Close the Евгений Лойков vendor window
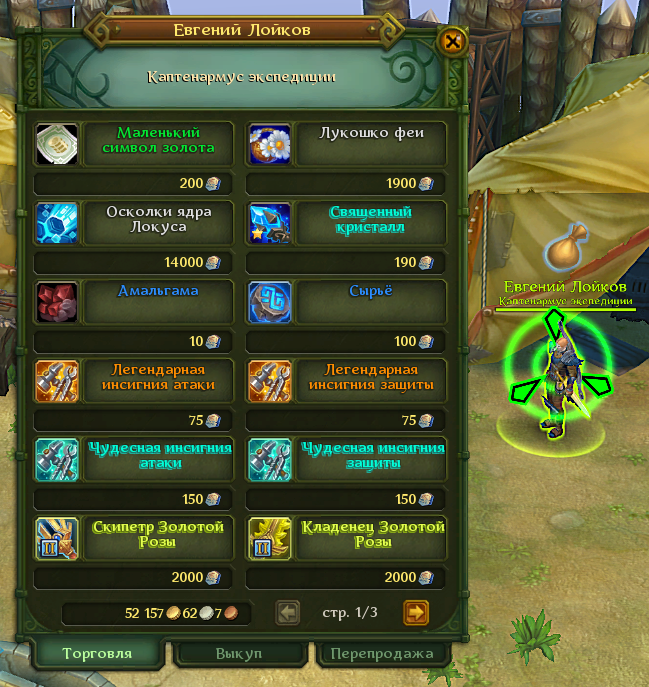 point(453,42)
